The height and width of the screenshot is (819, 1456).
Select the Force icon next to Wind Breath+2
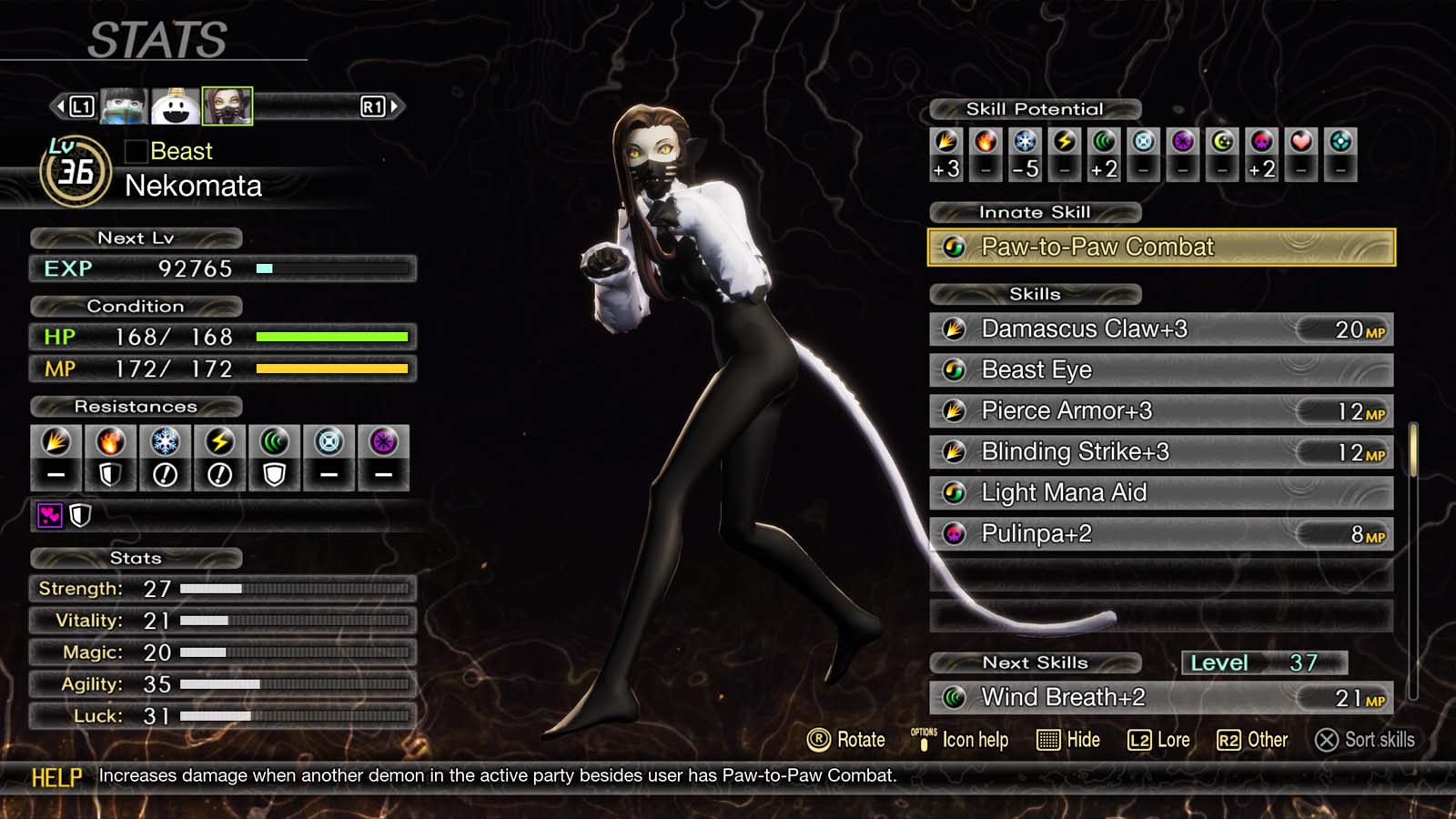coord(955,697)
